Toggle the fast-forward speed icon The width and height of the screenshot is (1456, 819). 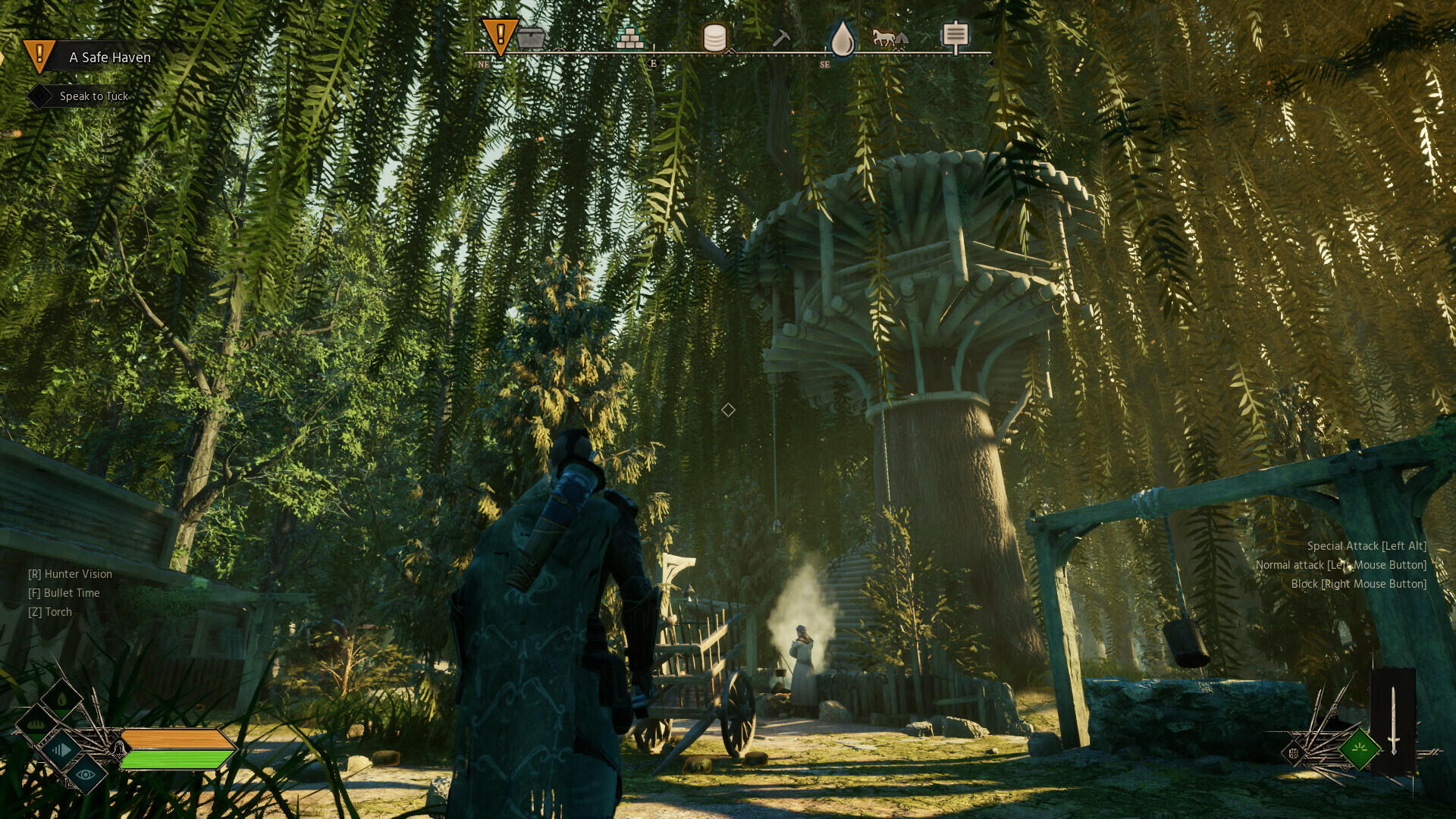[61, 750]
